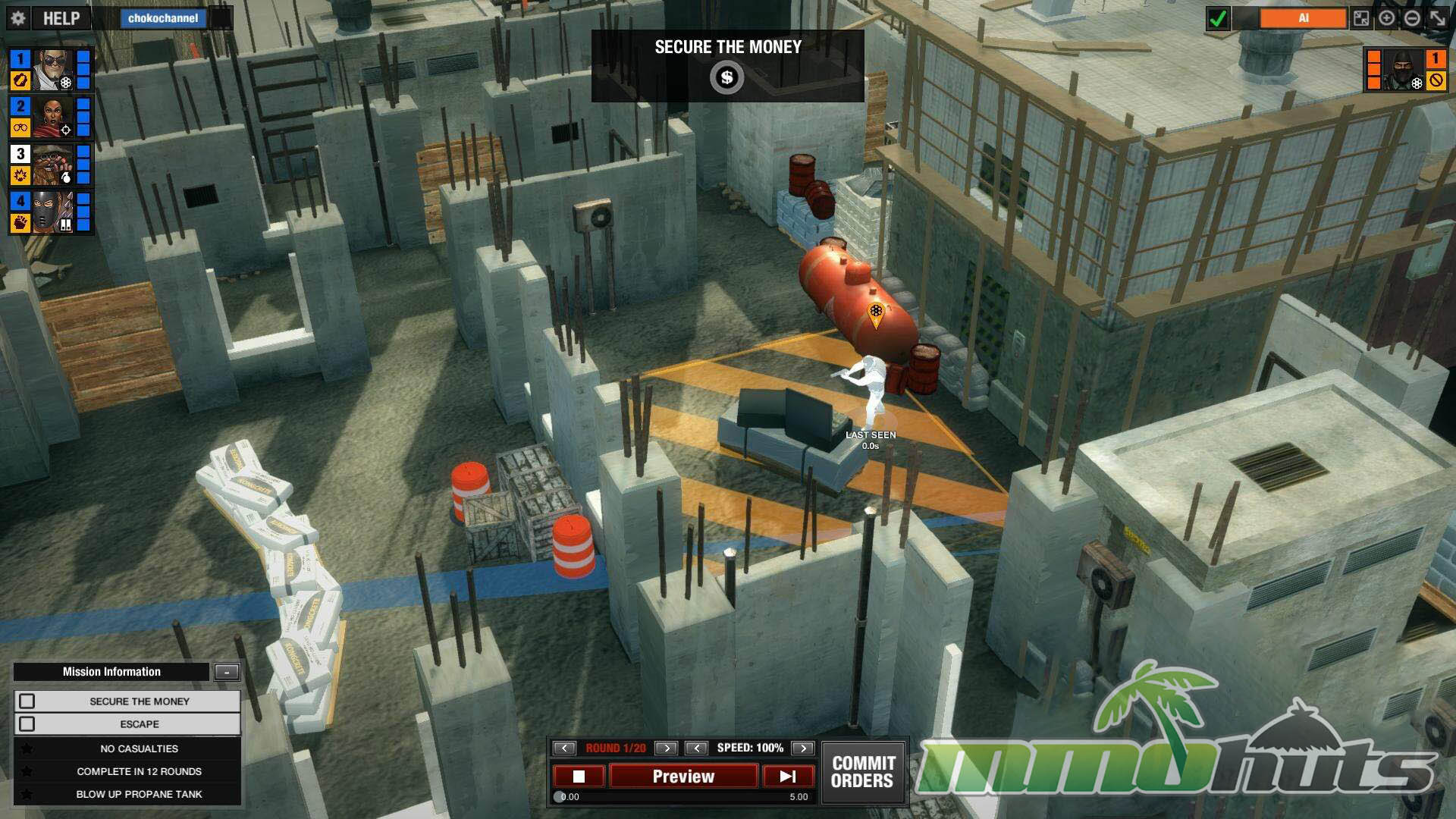This screenshot has width=1456, height=819.
Task: Skip to the end of the preview
Action: pos(788,776)
